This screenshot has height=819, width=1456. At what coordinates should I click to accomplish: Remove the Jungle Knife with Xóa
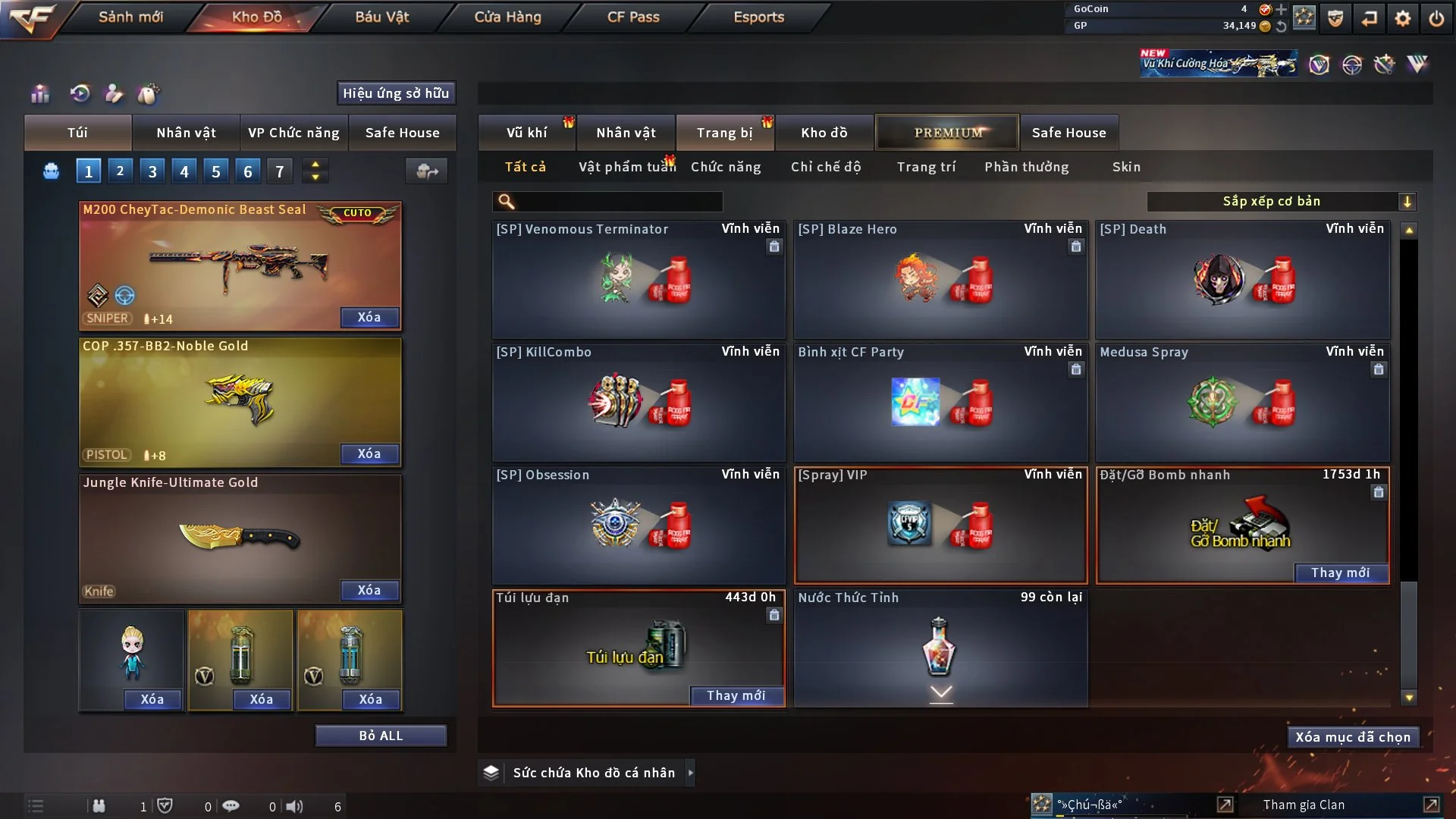[x=369, y=590]
